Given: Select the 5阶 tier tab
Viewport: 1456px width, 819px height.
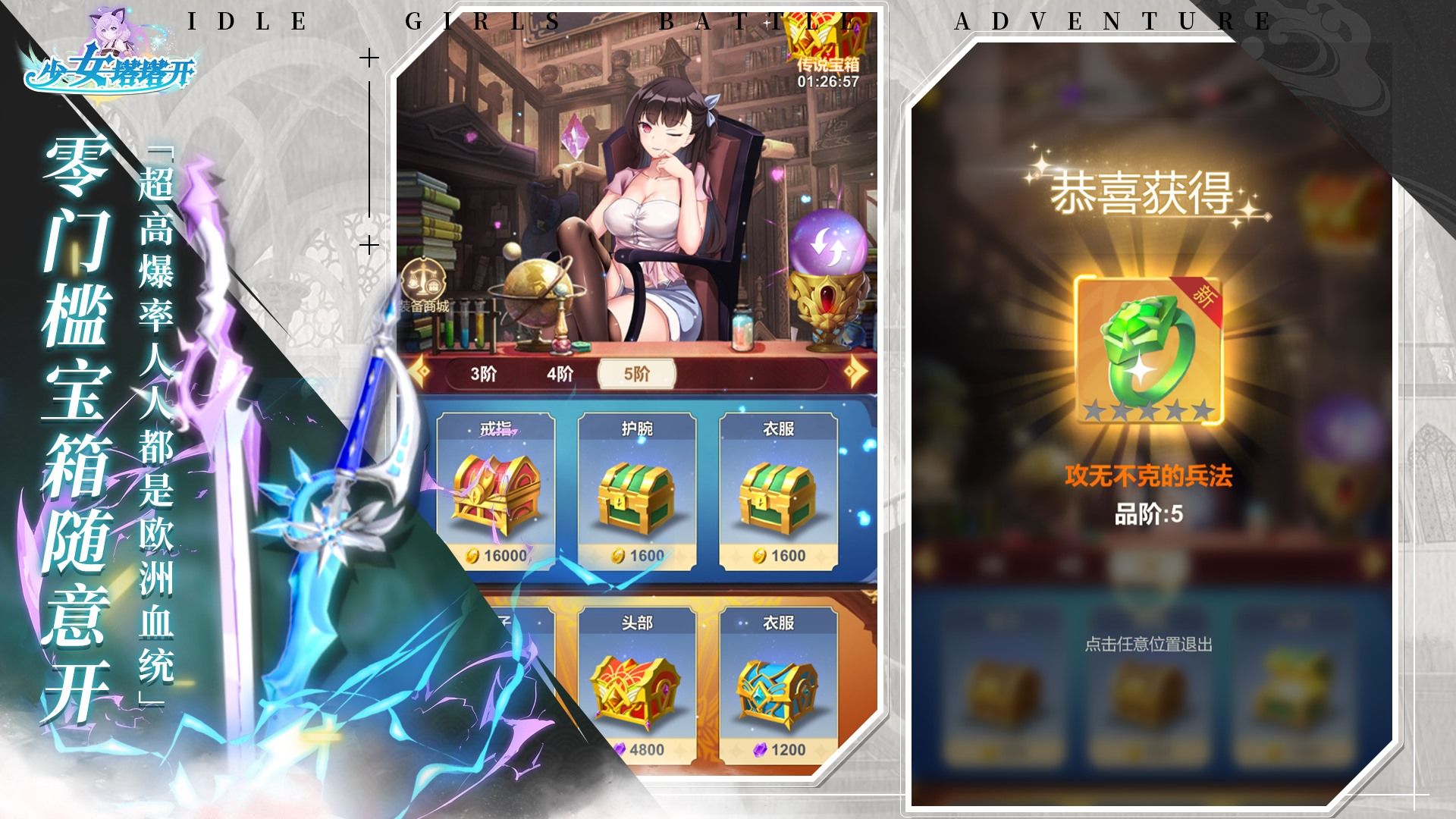Looking at the screenshot, I should point(638,375).
